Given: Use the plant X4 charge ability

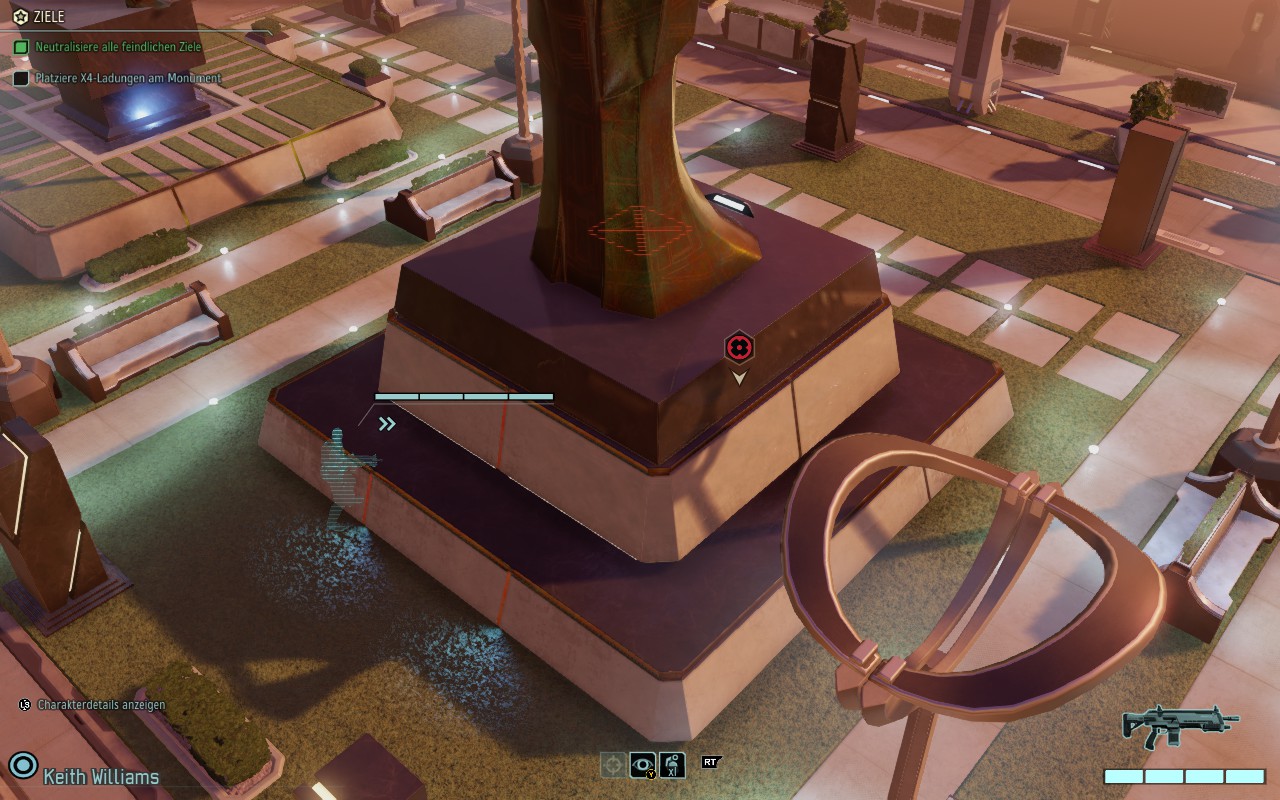Looking at the screenshot, I should point(673,765).
